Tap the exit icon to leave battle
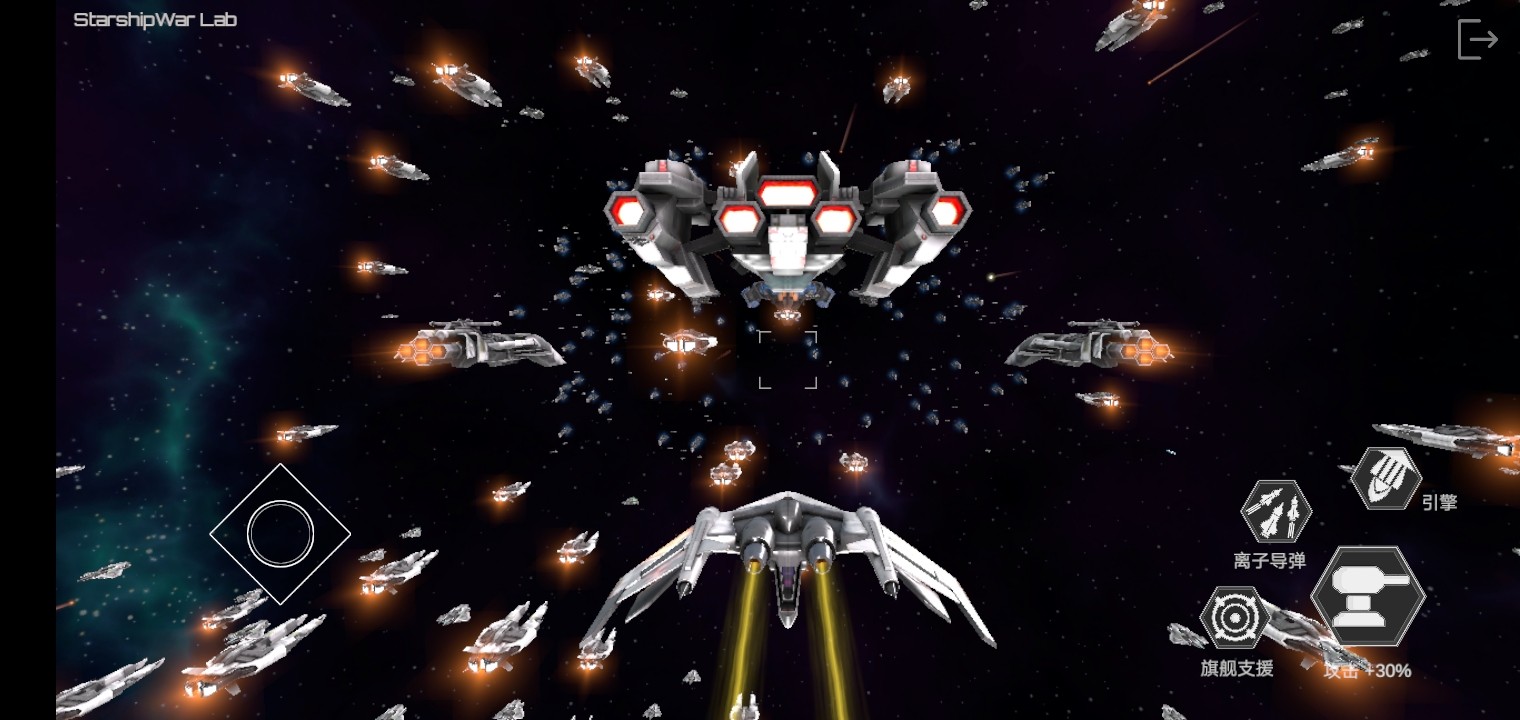The height and width of the screenshot is (720, 1520). (1477, 40)
